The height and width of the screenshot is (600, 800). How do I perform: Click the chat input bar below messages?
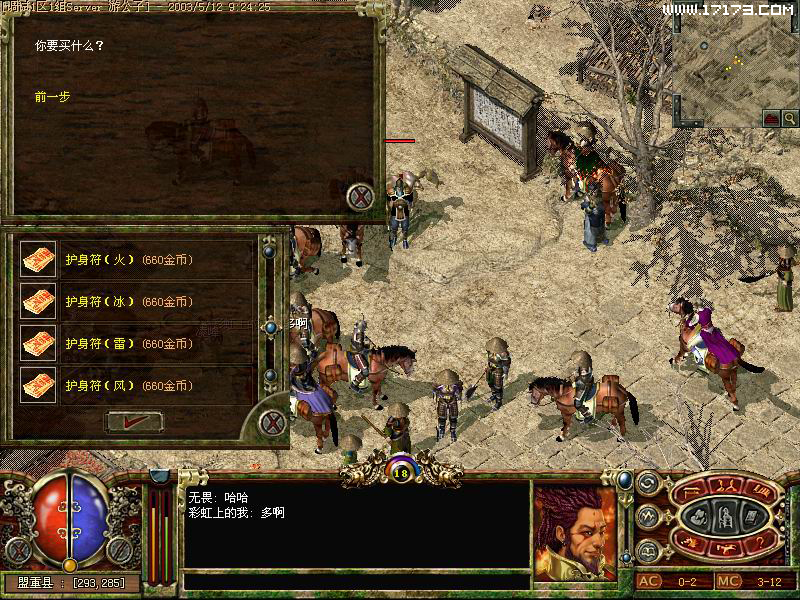coord(356,580)
